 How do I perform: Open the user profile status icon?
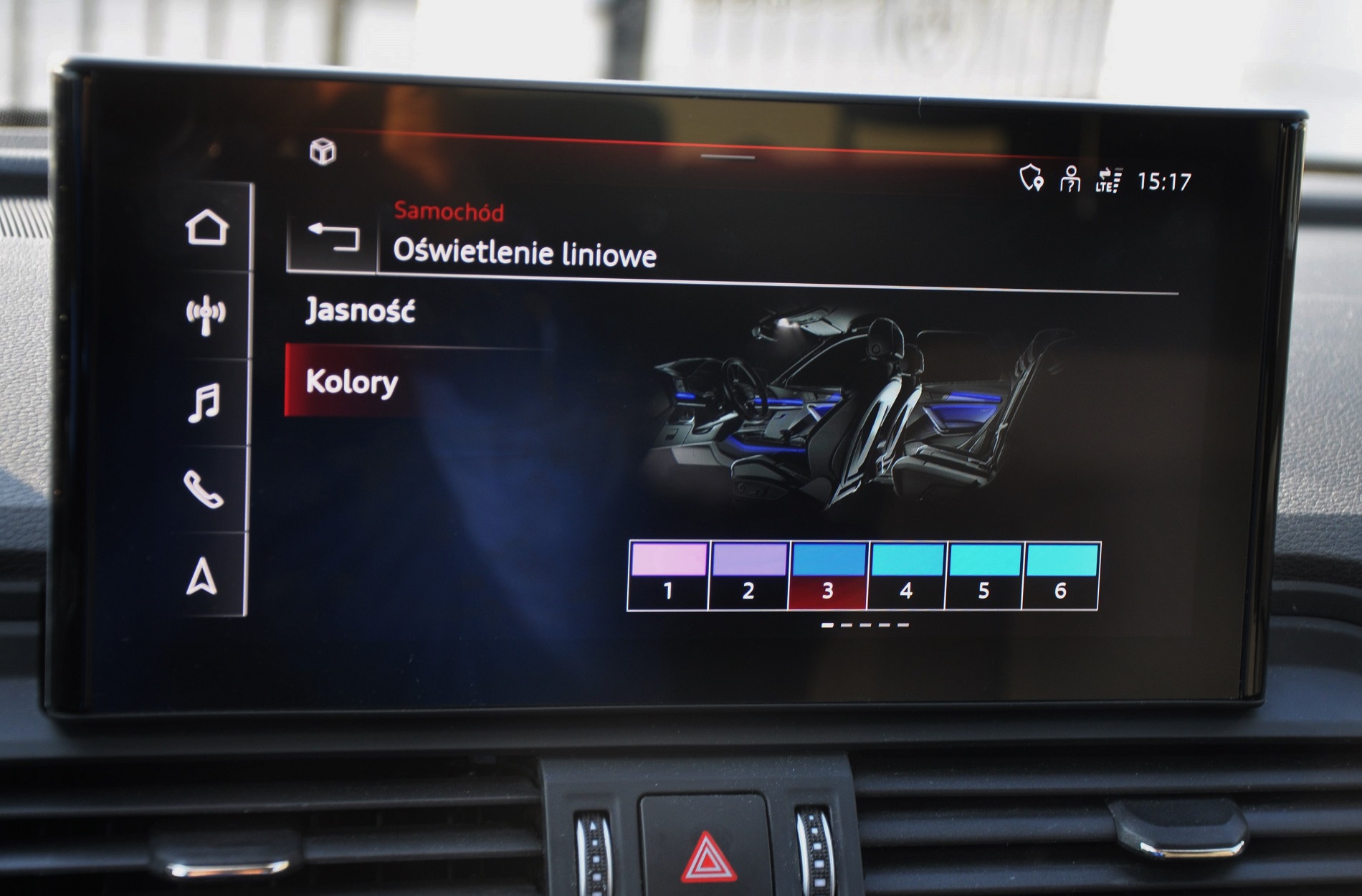coord(1070,179)
